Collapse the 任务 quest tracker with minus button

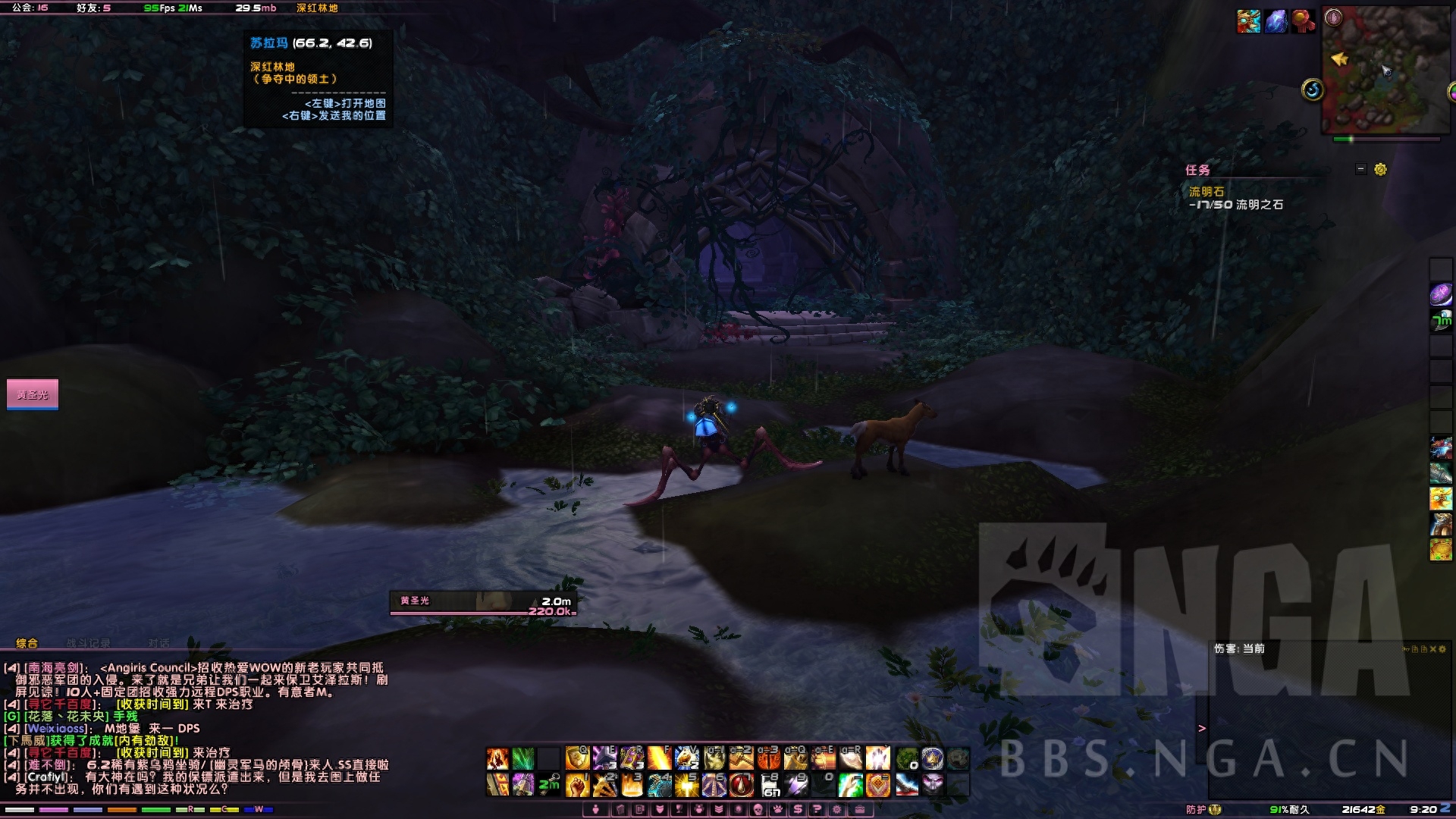tap(1360, 169)
